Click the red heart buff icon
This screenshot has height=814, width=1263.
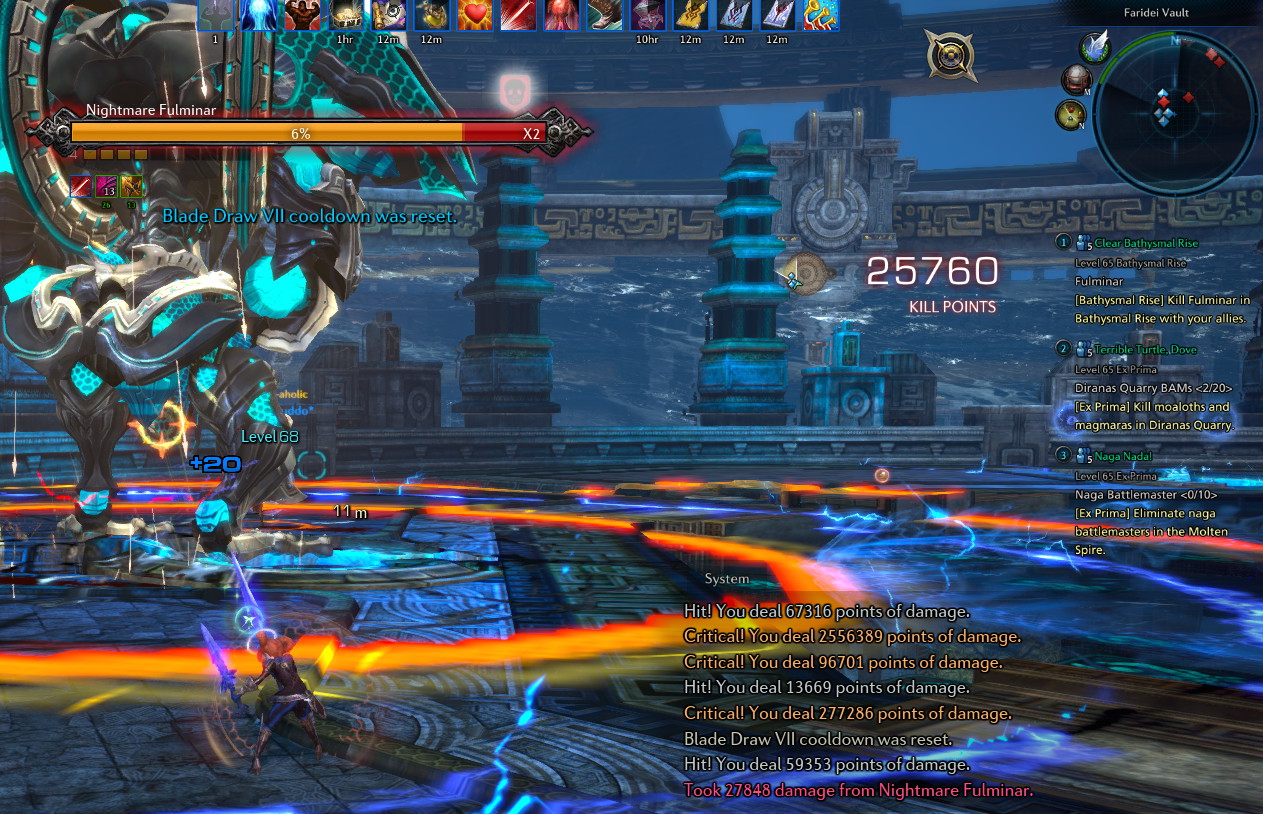[x=475, y=15]
